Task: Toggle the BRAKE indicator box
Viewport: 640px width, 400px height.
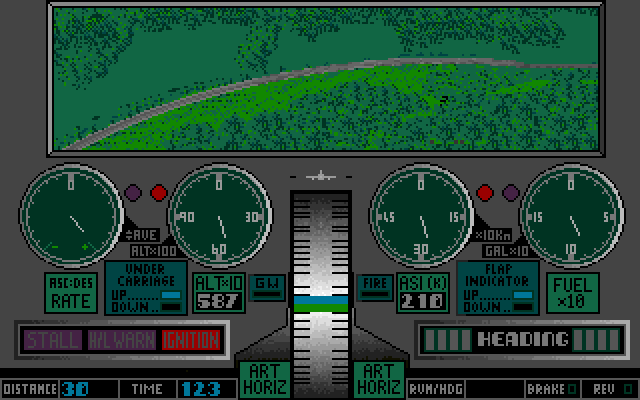Action: click(571, 388)
